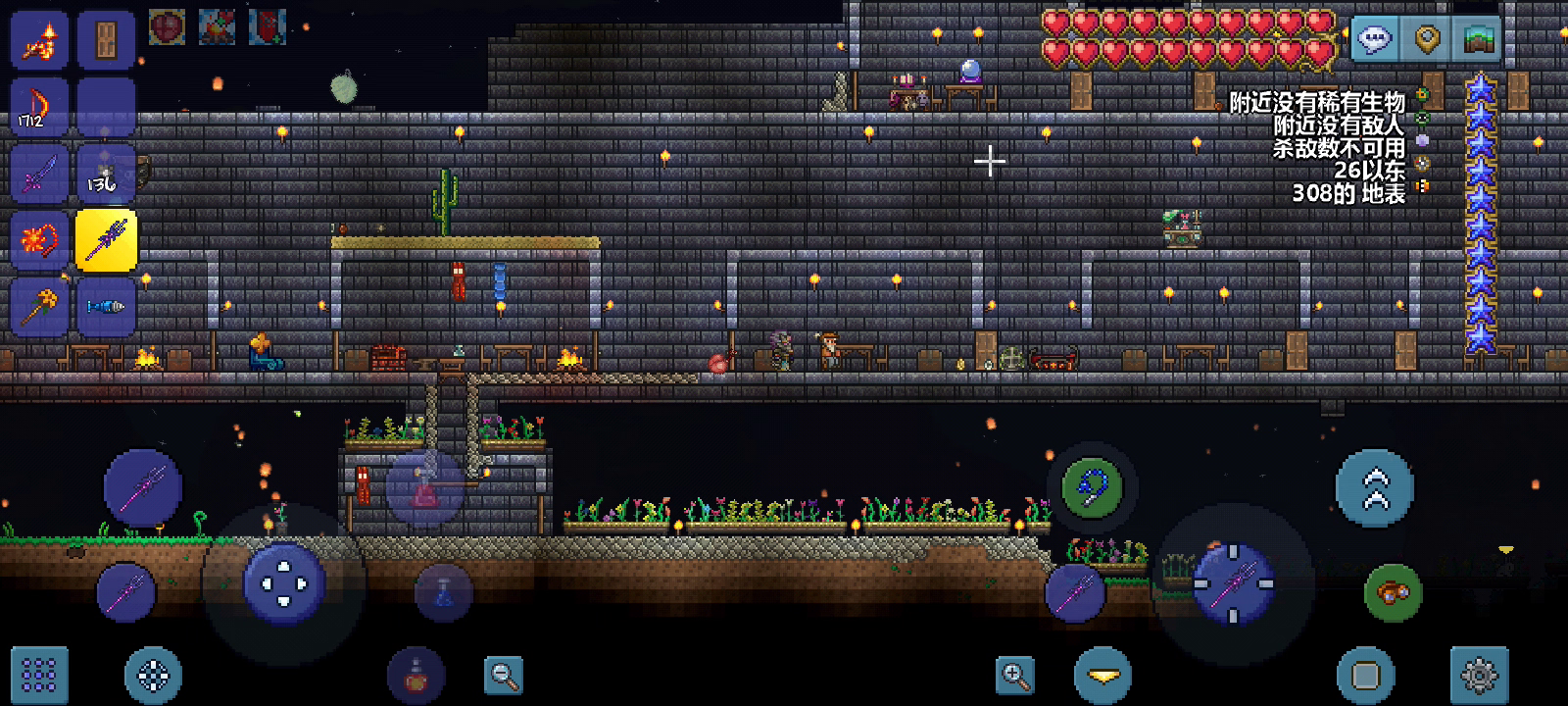Viewport: 1568px width, 706px height.
Task: Fire the blue grappling hook button
Action: pyautogui.click(x=1092, y=487)
